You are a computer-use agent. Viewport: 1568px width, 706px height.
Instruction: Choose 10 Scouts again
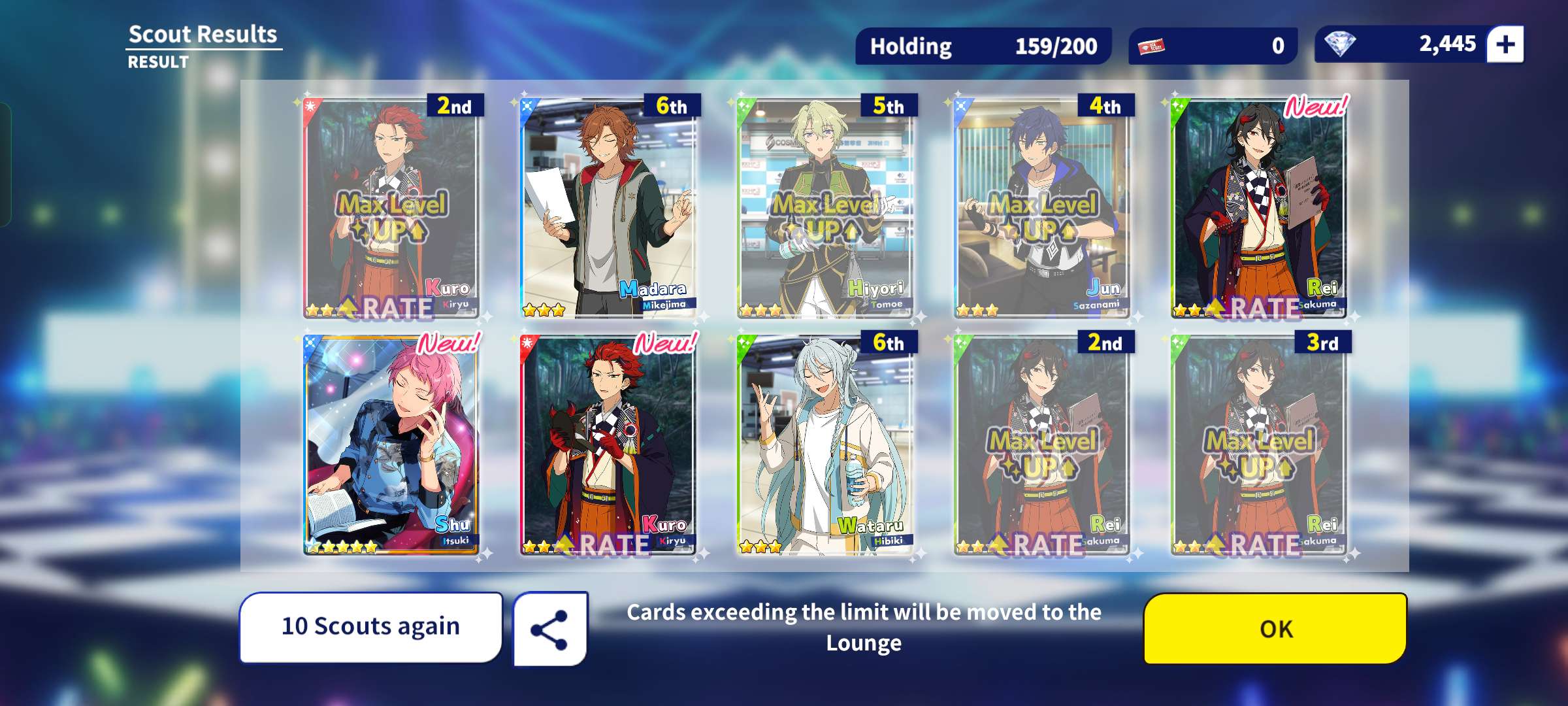370,627
